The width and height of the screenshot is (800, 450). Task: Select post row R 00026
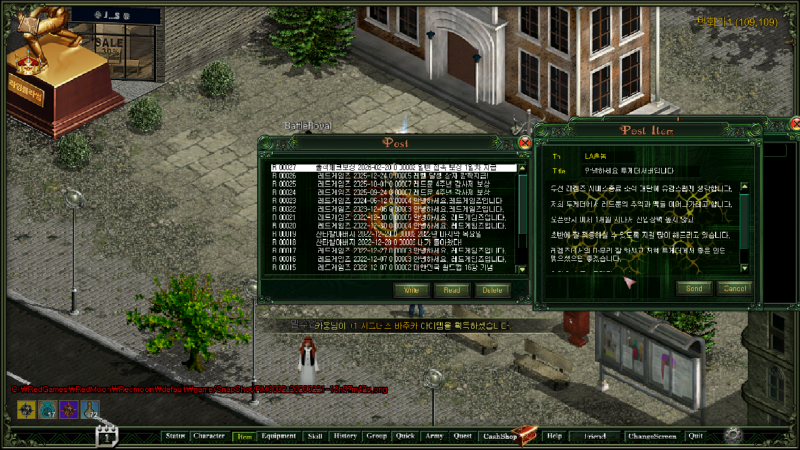392,176
